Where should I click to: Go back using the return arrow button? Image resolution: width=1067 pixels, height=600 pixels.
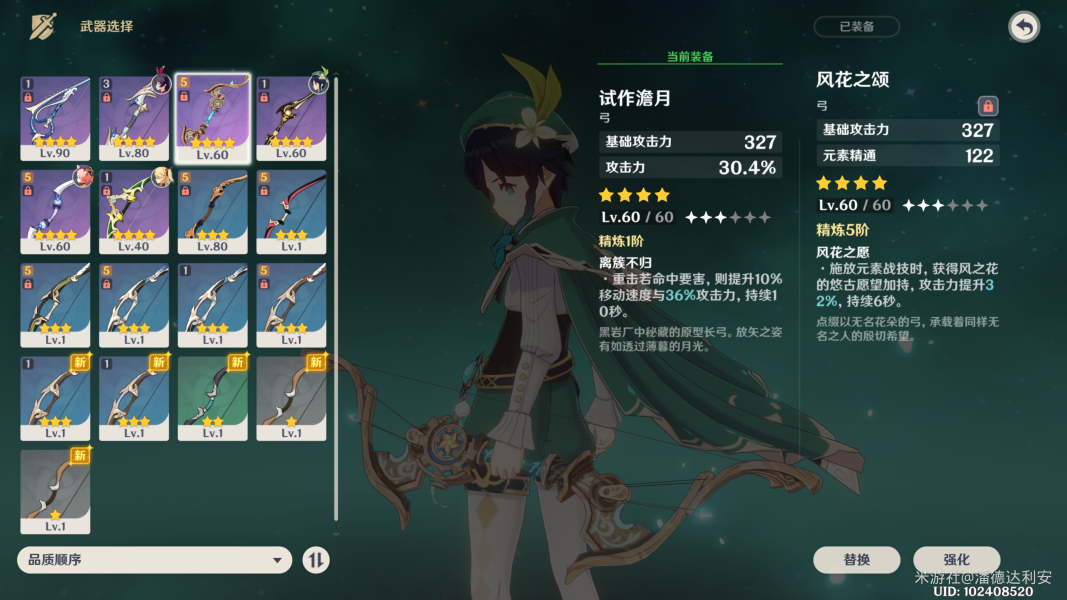click(1024, 27)
